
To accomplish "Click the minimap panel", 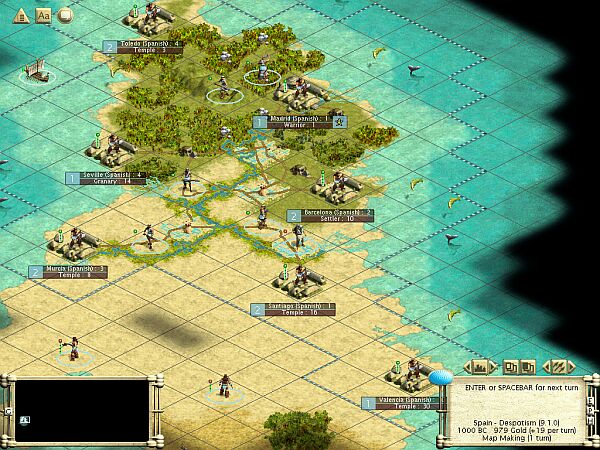I will (78, 412).
